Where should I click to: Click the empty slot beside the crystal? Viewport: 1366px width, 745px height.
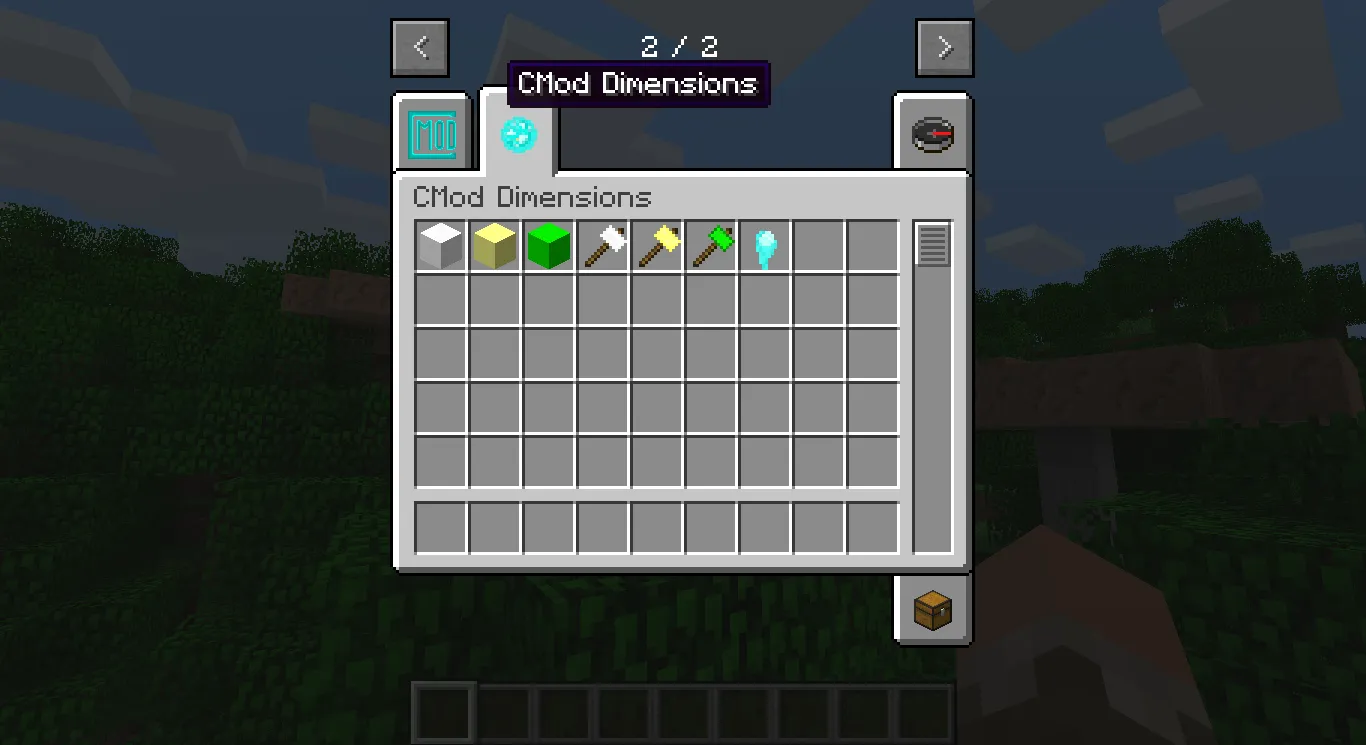[x=818, y=245]
